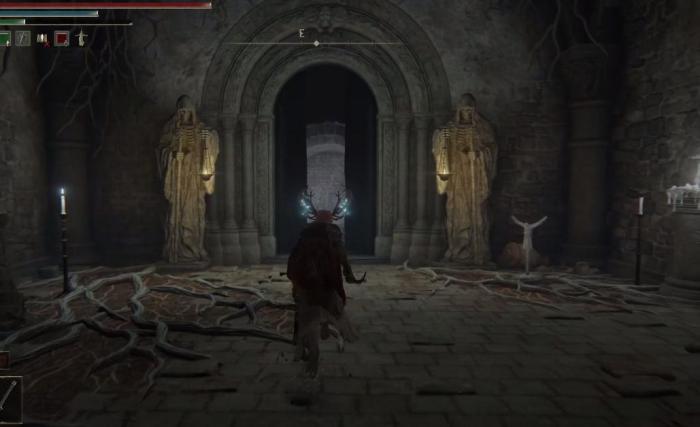Click the red square status icon

pyautogui.click(x=61, y=39)
